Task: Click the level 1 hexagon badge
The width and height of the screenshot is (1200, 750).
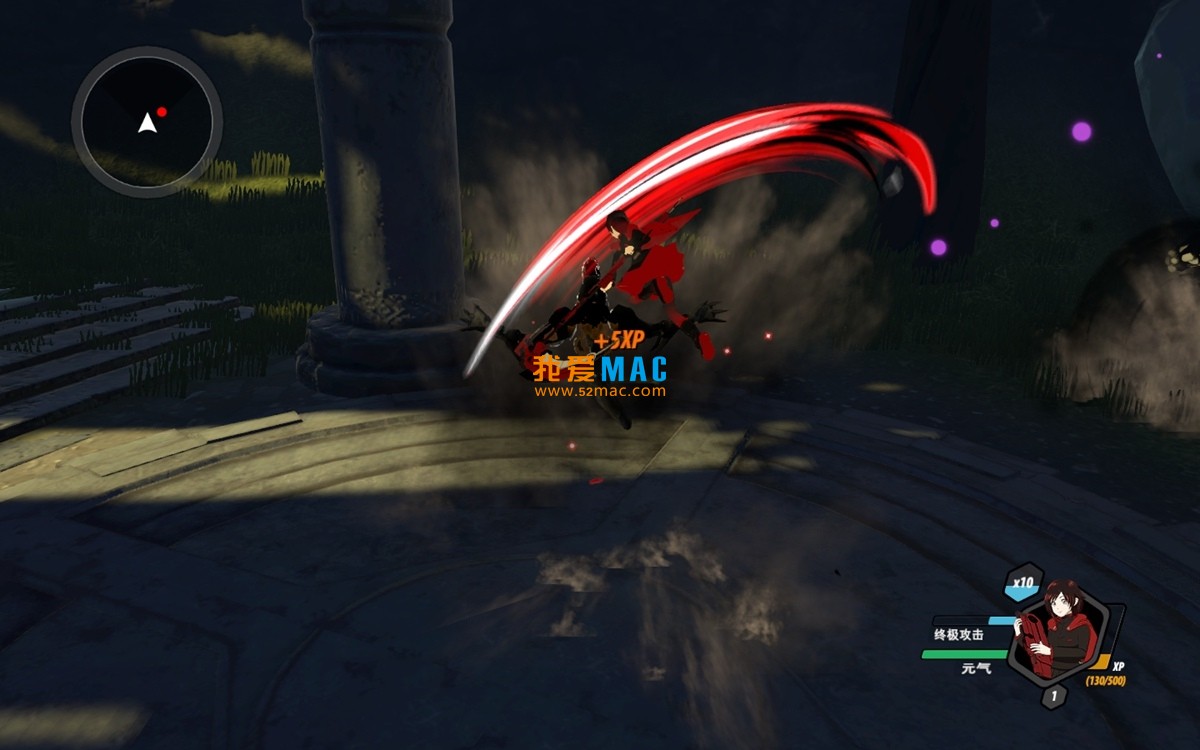Action: tap(1053, 697)
